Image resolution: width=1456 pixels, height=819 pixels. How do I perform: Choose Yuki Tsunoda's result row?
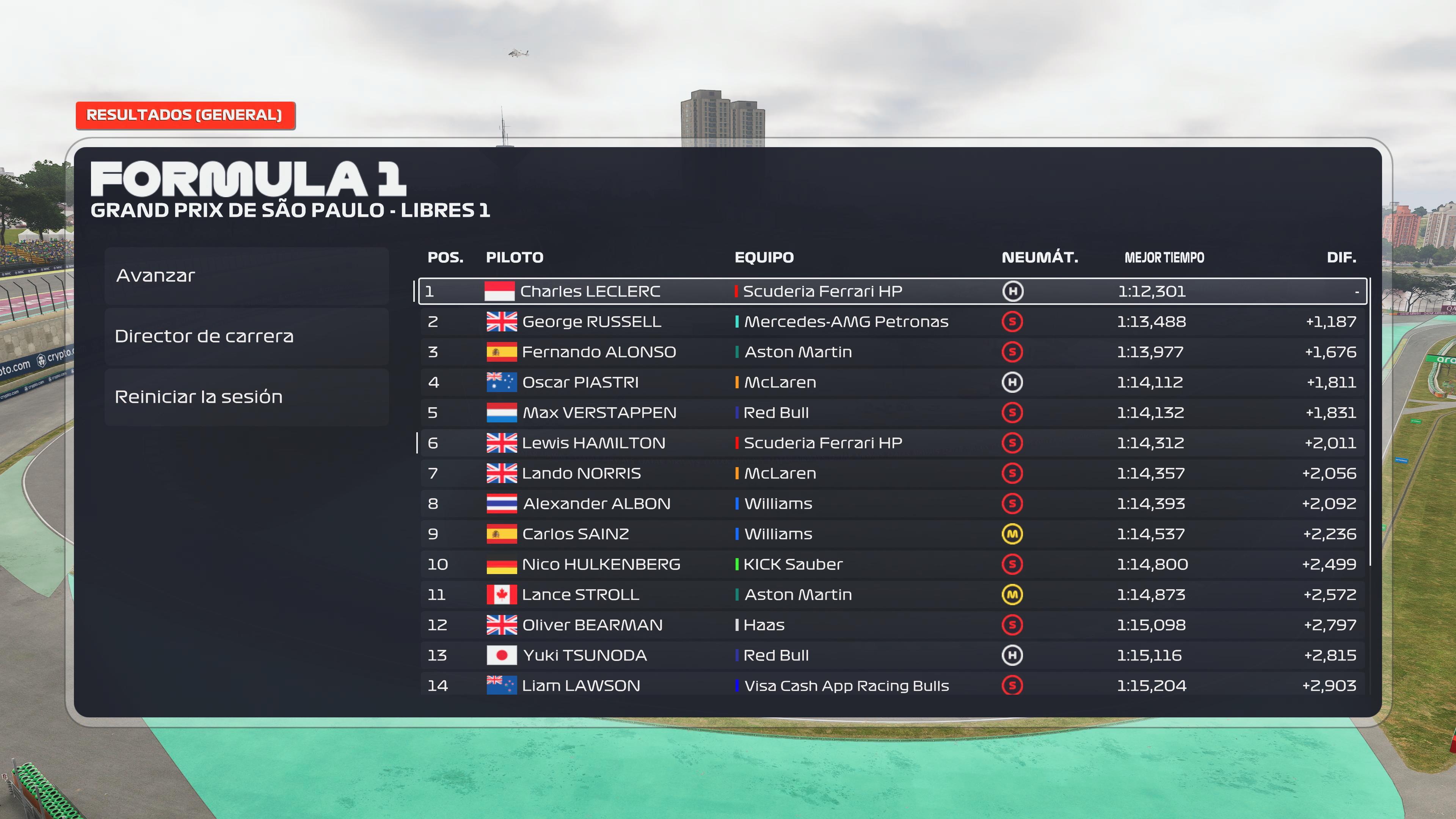[892, 655]
